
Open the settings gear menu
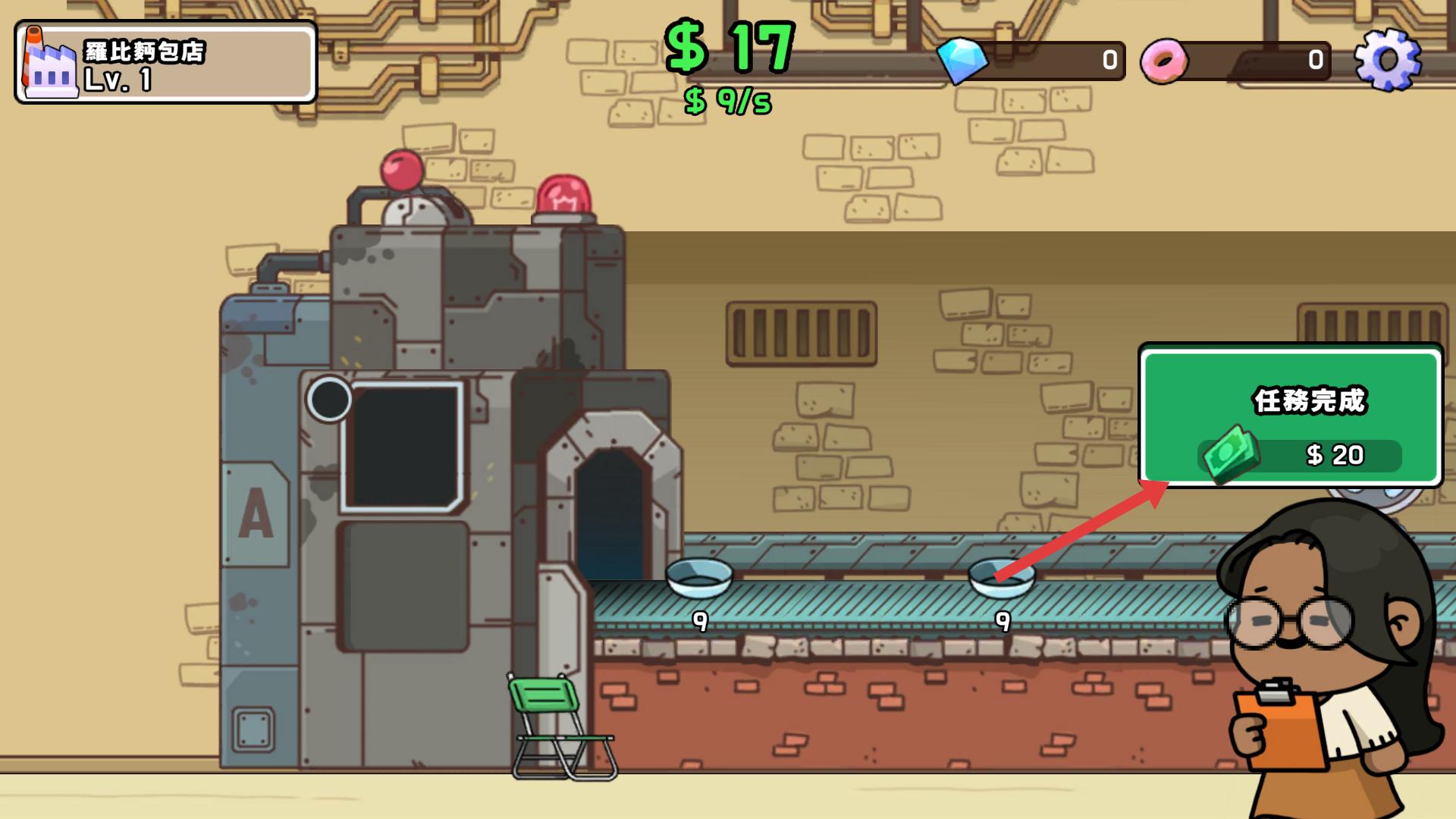(x=1387, y=60)
